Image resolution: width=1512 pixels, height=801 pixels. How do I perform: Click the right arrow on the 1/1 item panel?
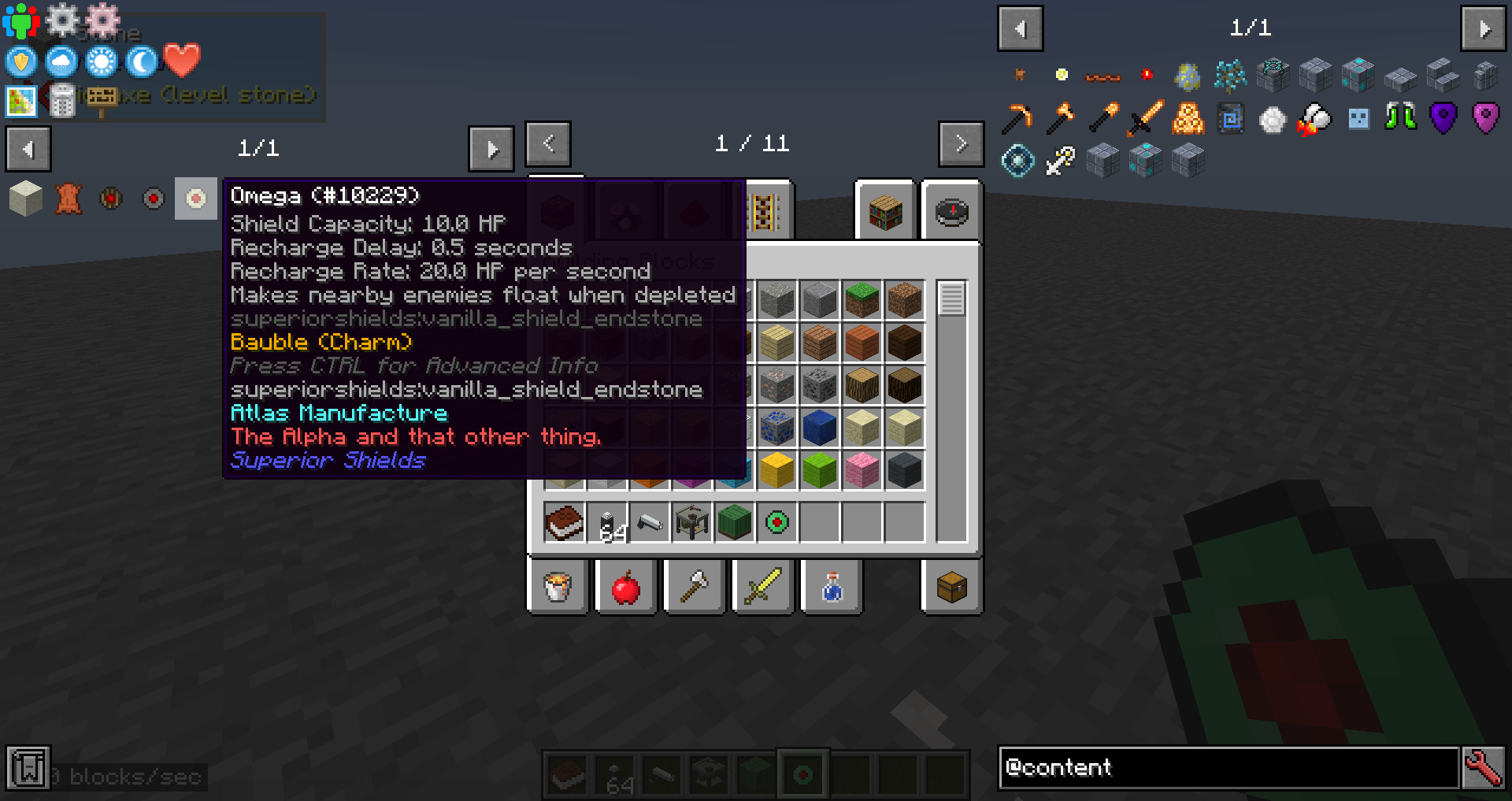491,148
